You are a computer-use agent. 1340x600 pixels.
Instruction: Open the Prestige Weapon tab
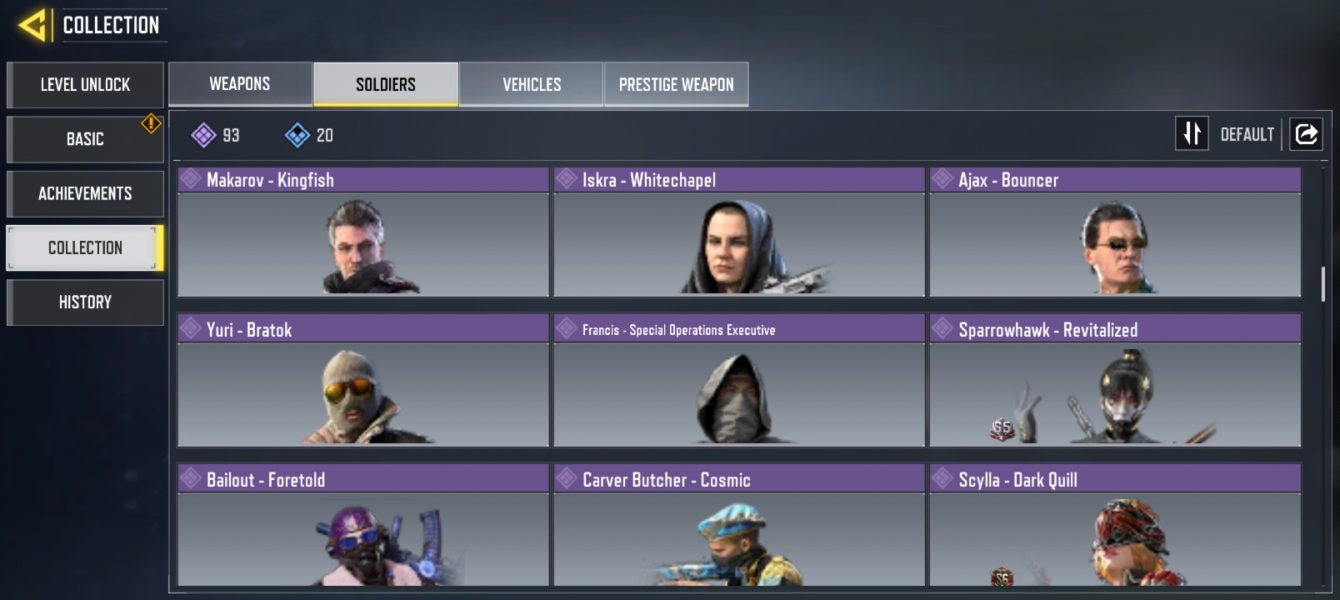pos(676,85)
